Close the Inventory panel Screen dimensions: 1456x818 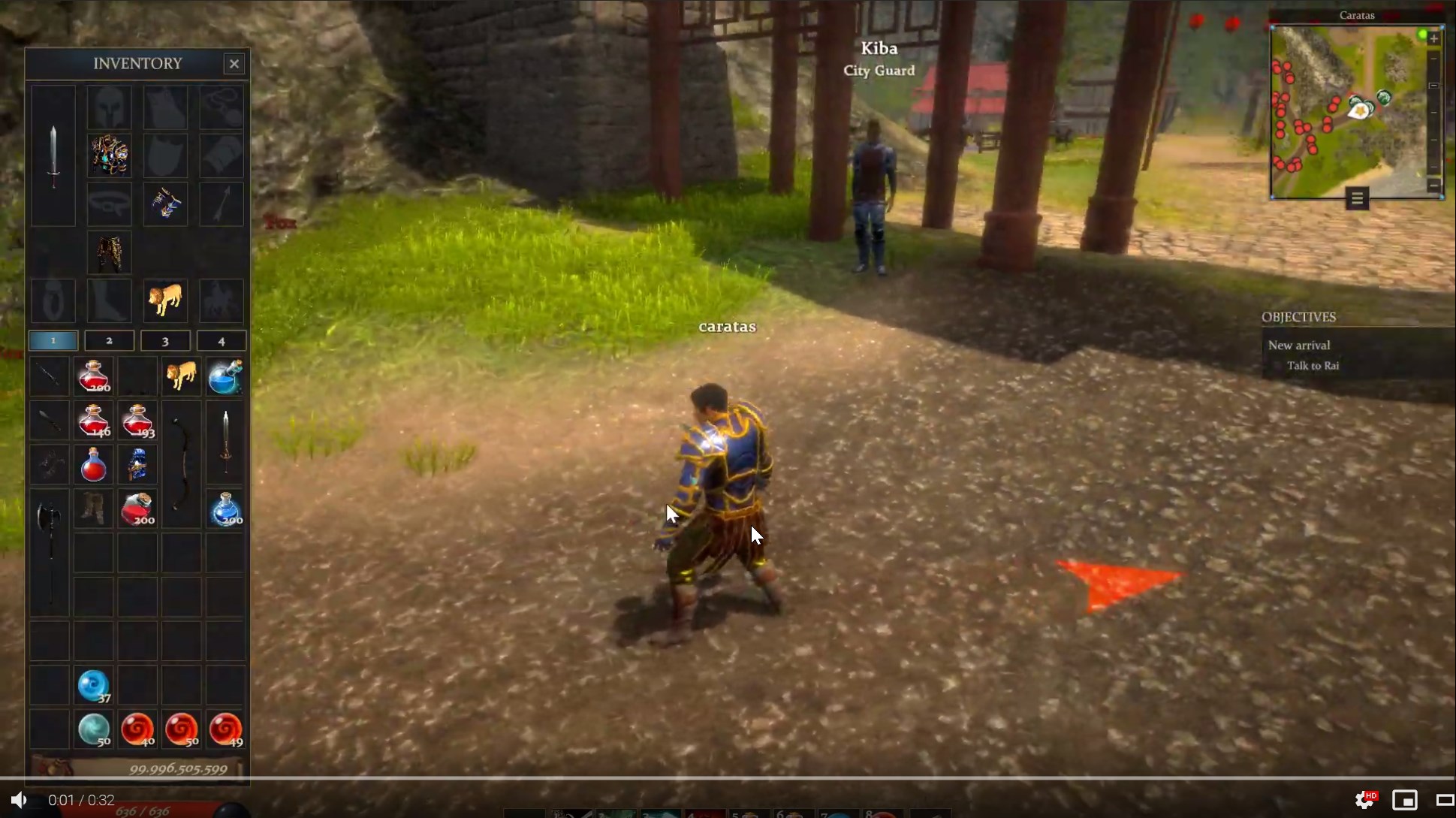(x=234, y=64)
